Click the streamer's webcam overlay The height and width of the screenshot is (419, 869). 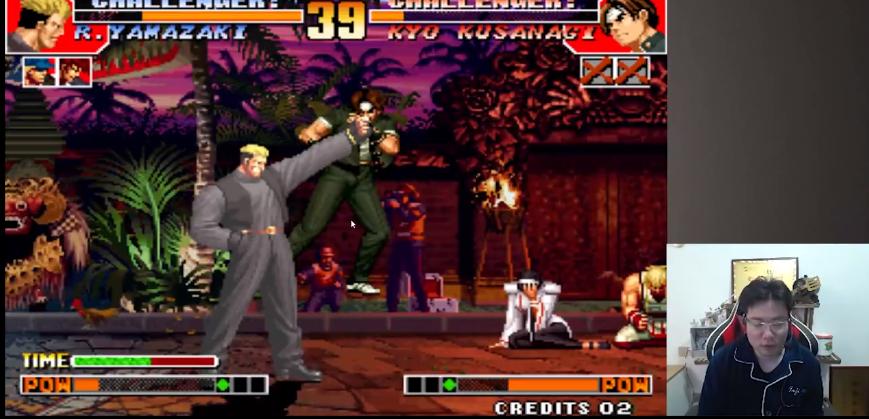point(767,330)
